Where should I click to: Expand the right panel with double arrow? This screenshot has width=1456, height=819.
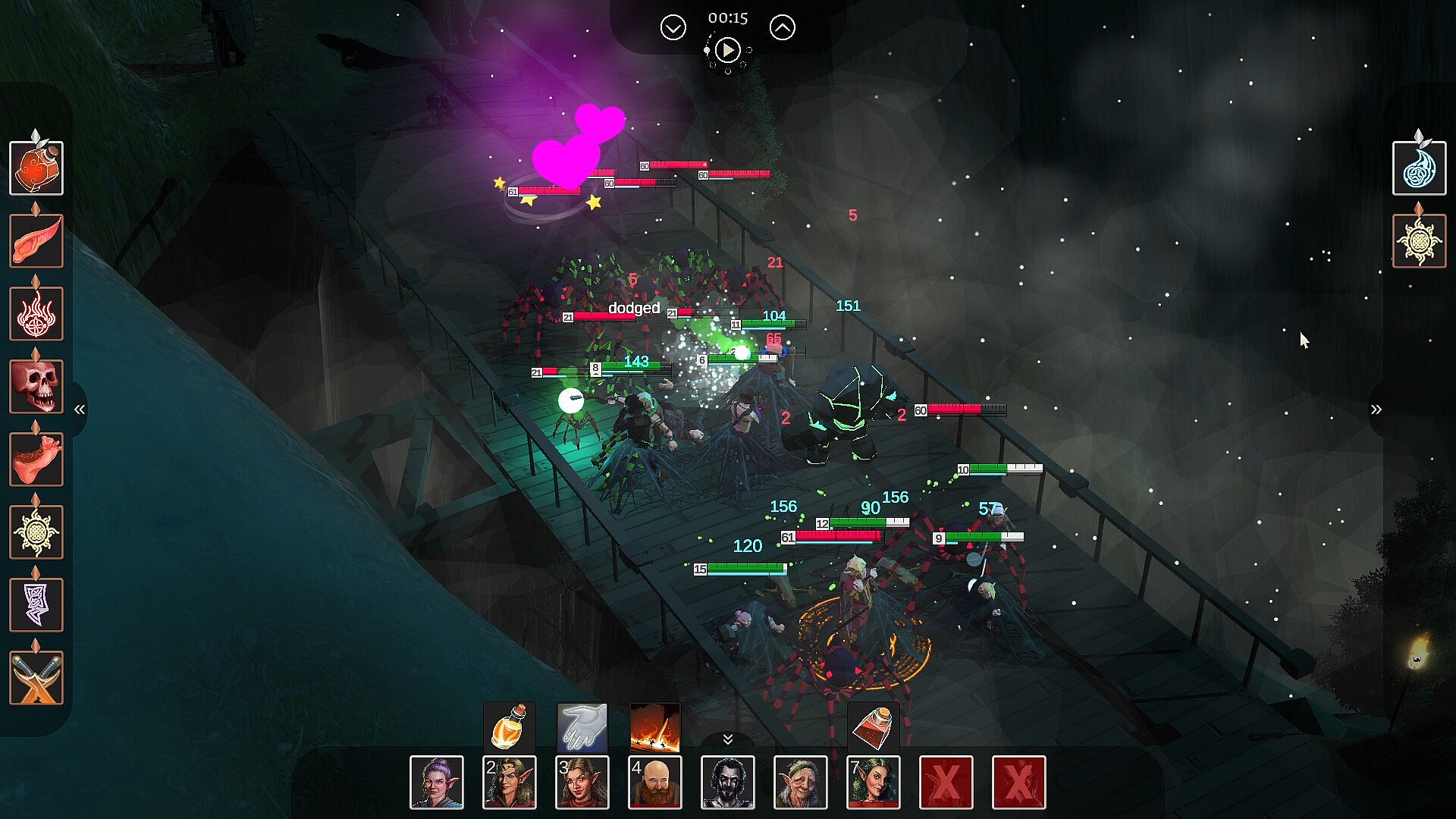coord(1376,409)
